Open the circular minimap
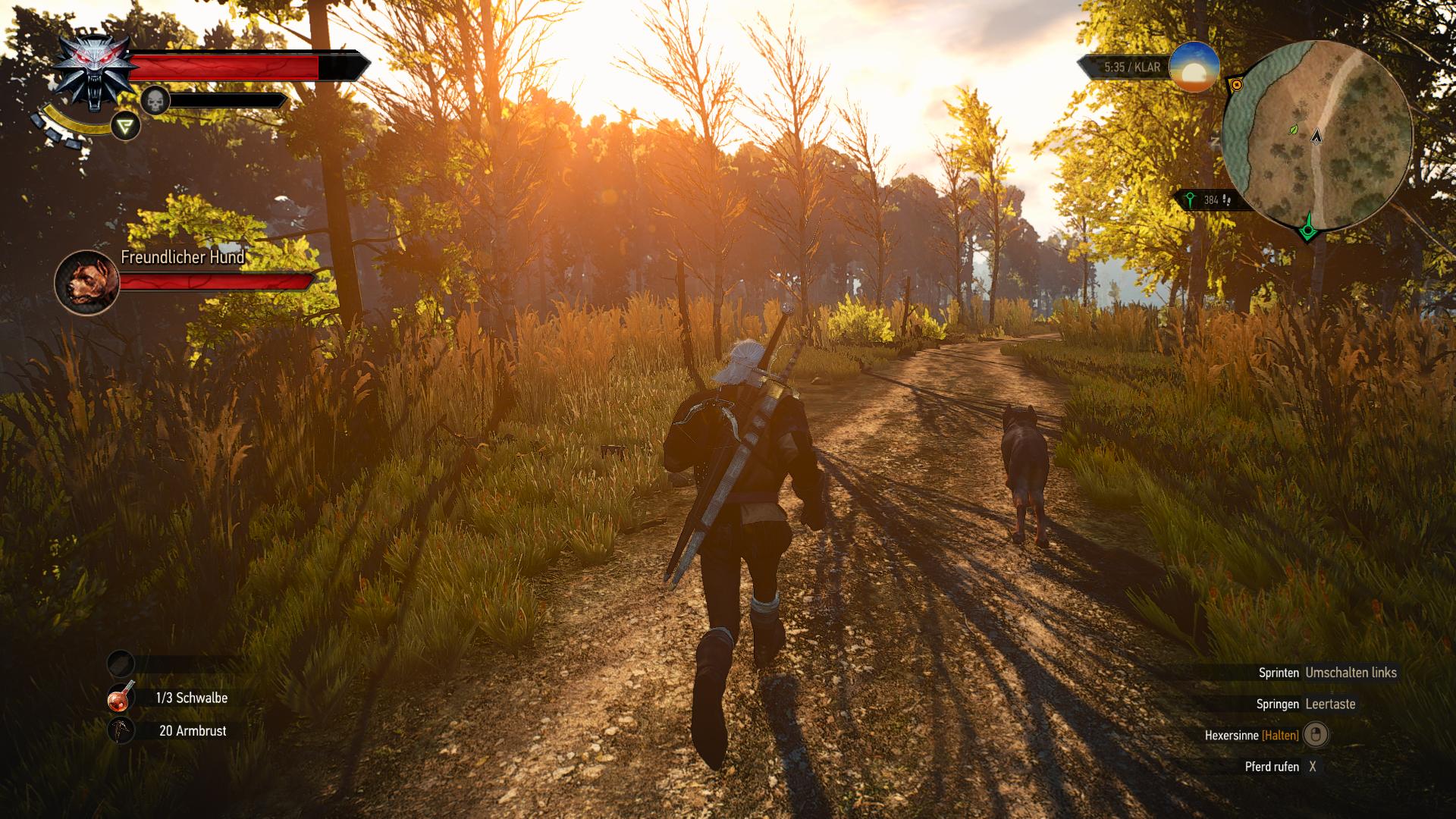Image resolution: width=1456 pixels, height=819 pixels. (x=1317, y=136)
